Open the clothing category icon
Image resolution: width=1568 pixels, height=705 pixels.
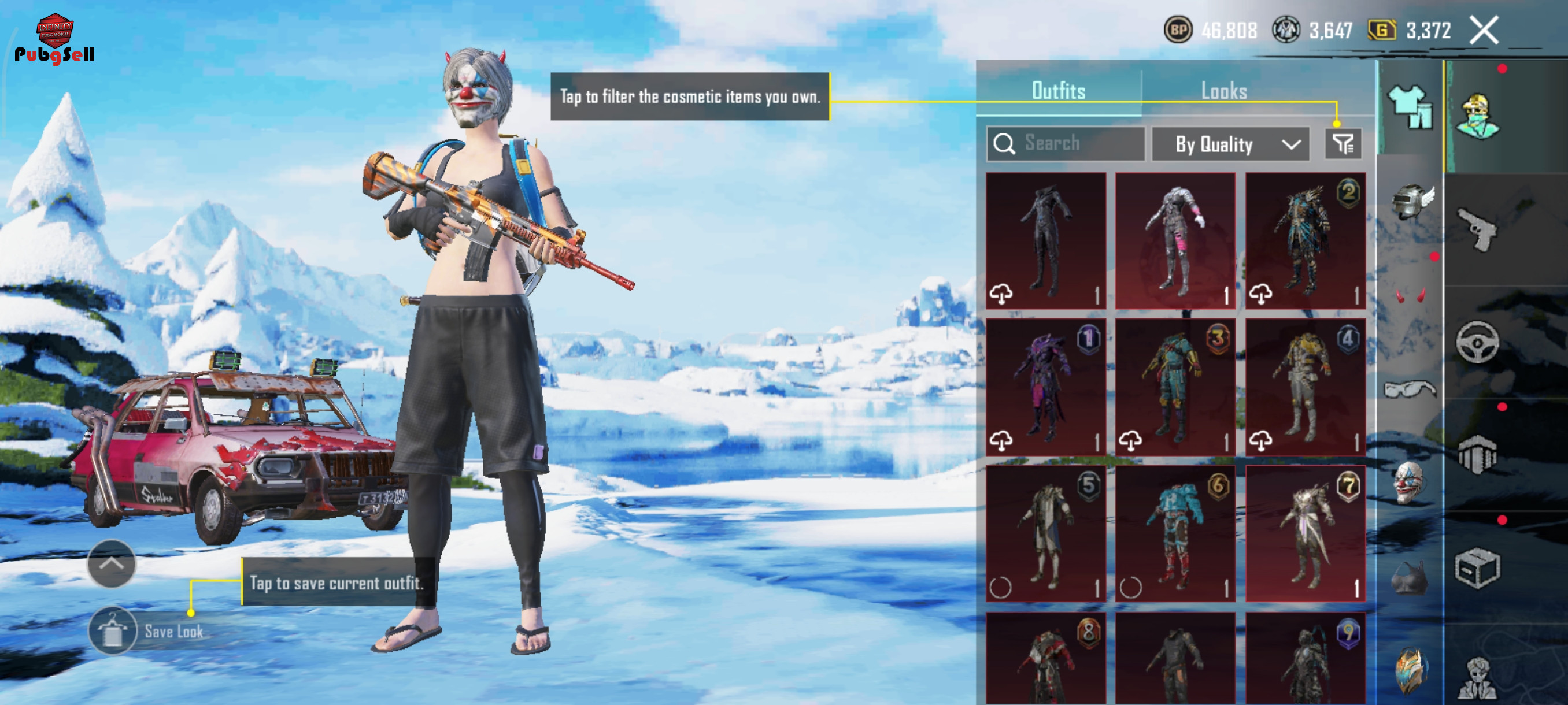(x=1409, y=107)
